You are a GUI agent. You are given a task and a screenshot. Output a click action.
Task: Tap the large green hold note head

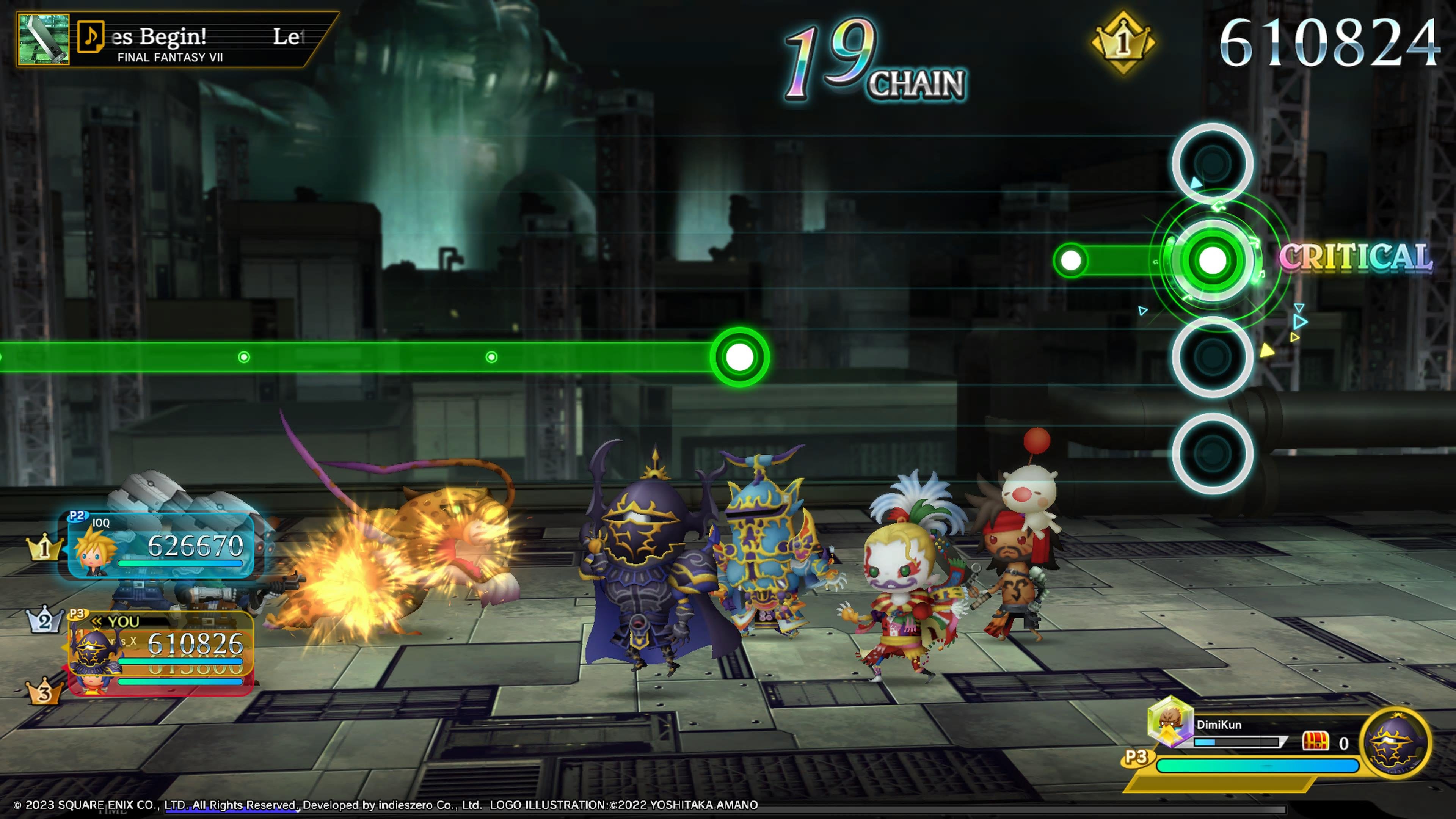click(x=739, y=357)
